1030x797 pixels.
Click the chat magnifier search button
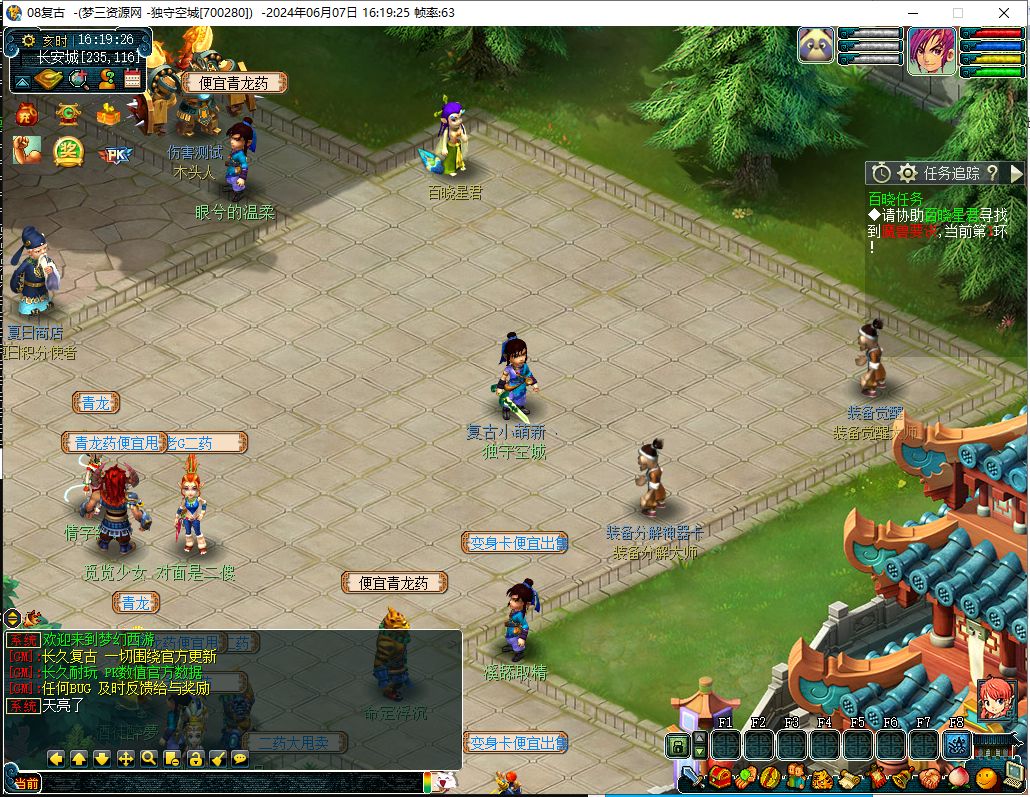point(149,759)
